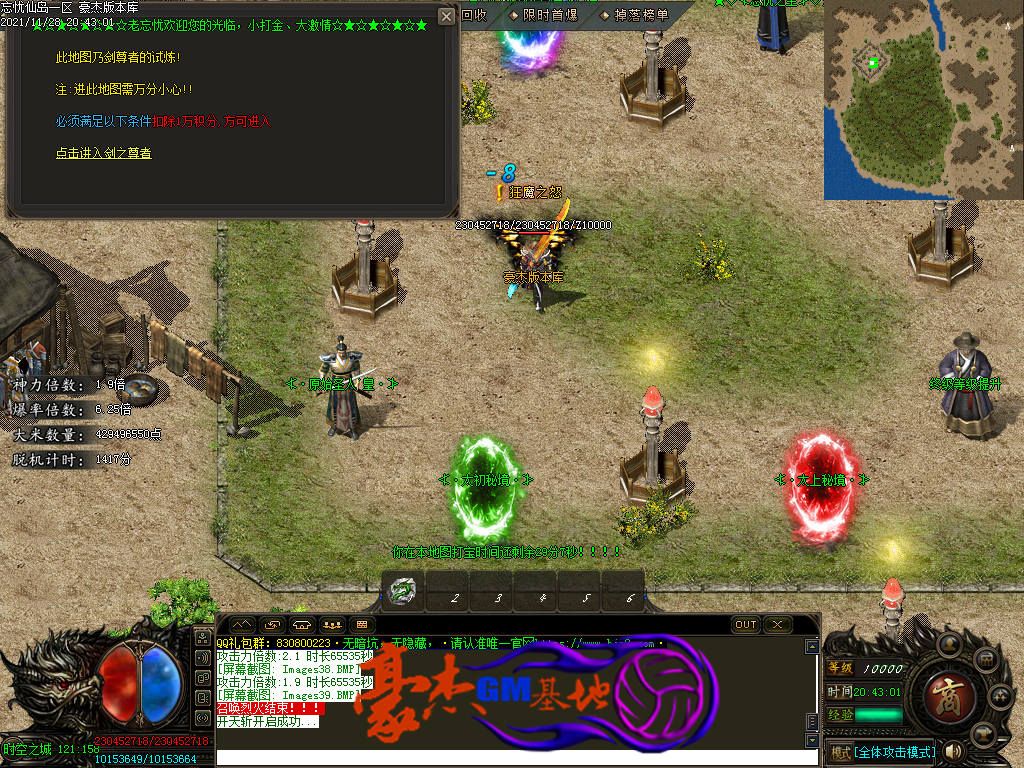Click the up-arrow chat toolbar button
The height and width of the screenshot is (768, 1024).
(x=244, y=624)
